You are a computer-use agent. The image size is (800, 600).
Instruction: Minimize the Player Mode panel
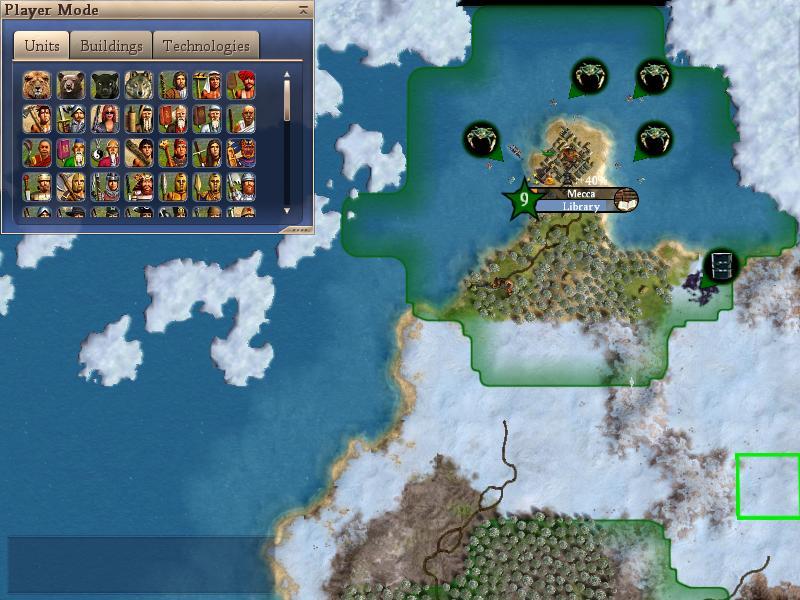pos(303,10)
